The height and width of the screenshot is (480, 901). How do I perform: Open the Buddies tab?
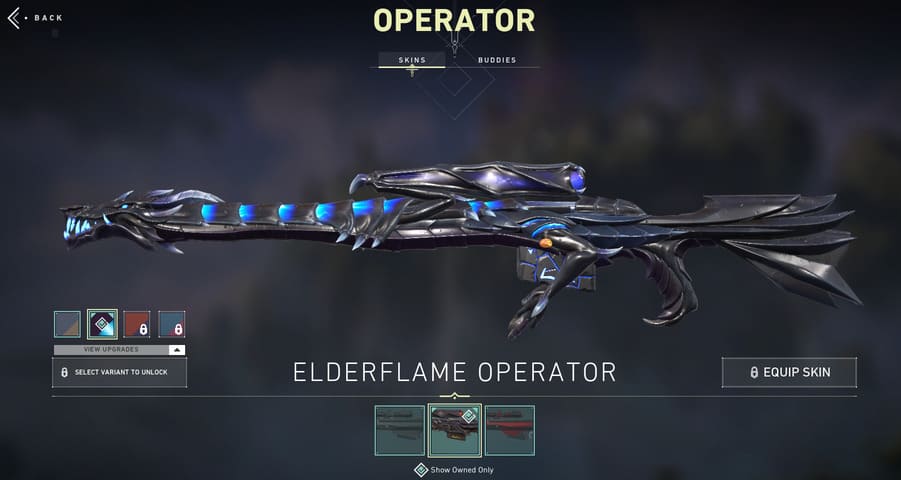coord(497,60)
